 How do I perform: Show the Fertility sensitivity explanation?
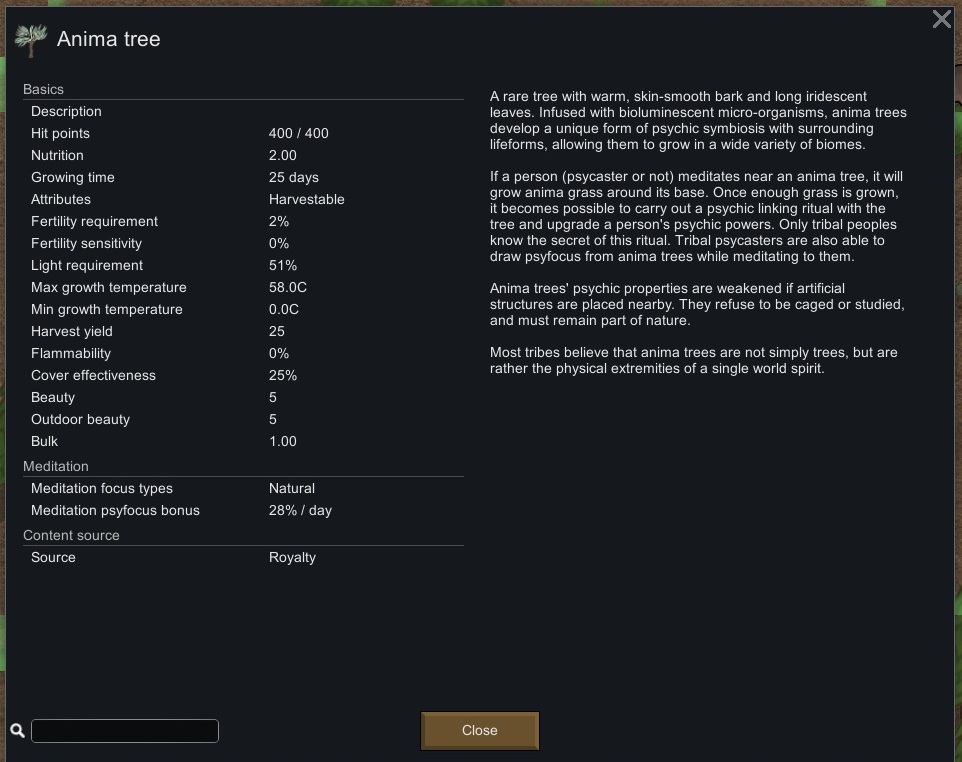243,243
